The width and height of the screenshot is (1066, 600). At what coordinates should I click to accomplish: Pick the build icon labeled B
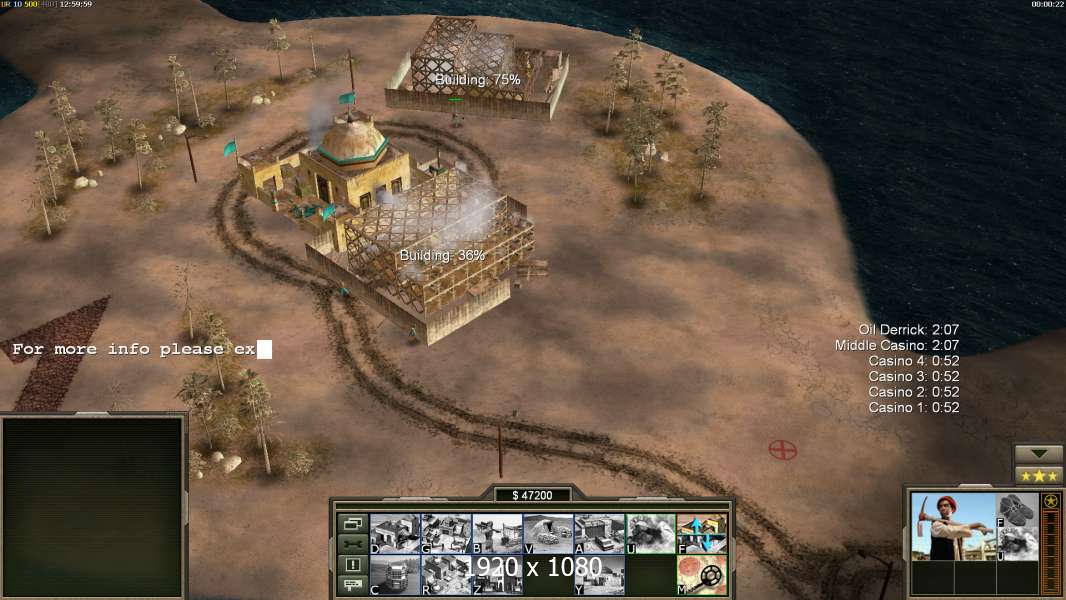tap(497, 534)
